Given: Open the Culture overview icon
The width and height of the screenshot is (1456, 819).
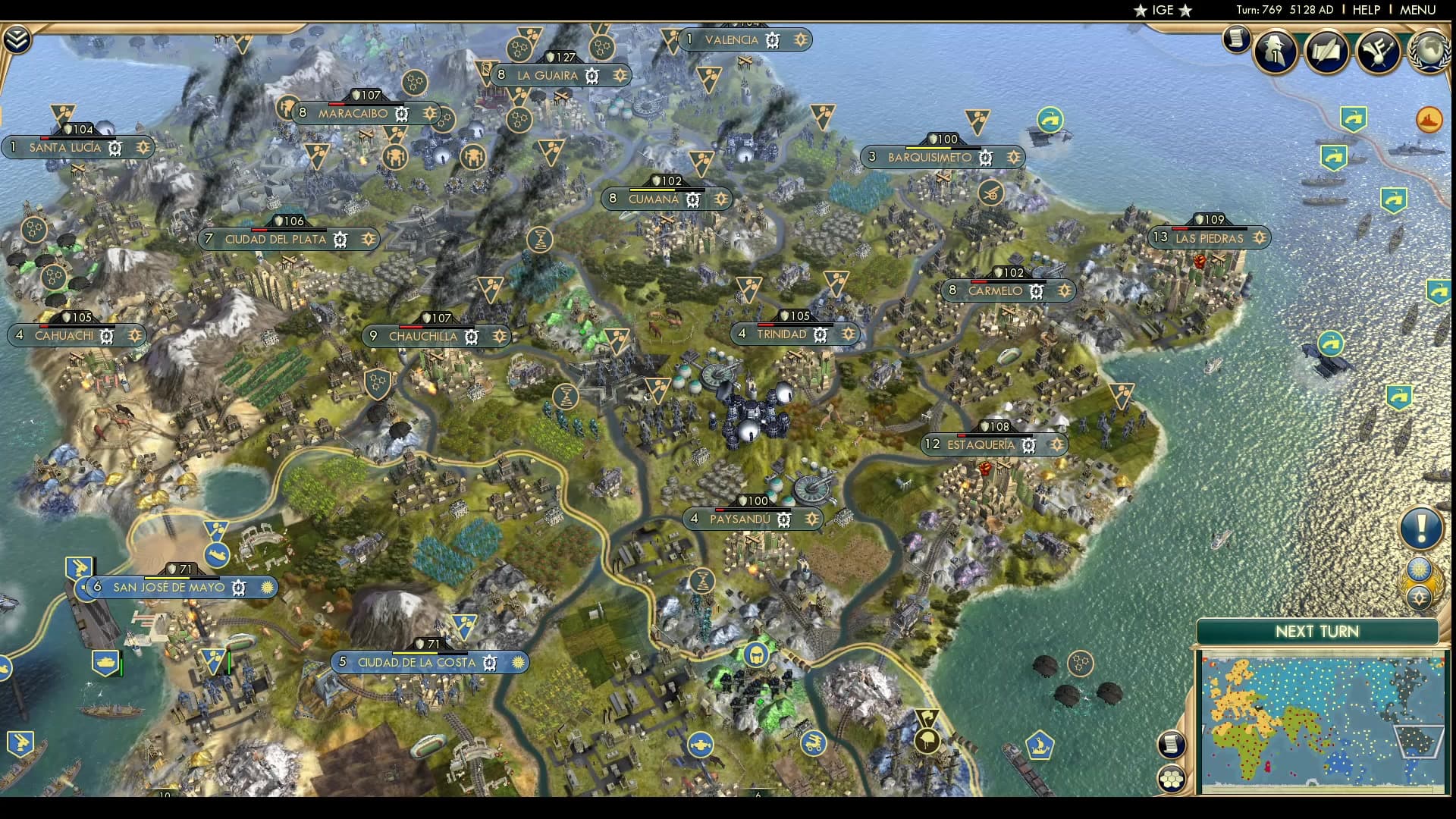Looking at the screenshot, I should point(1377,53).
